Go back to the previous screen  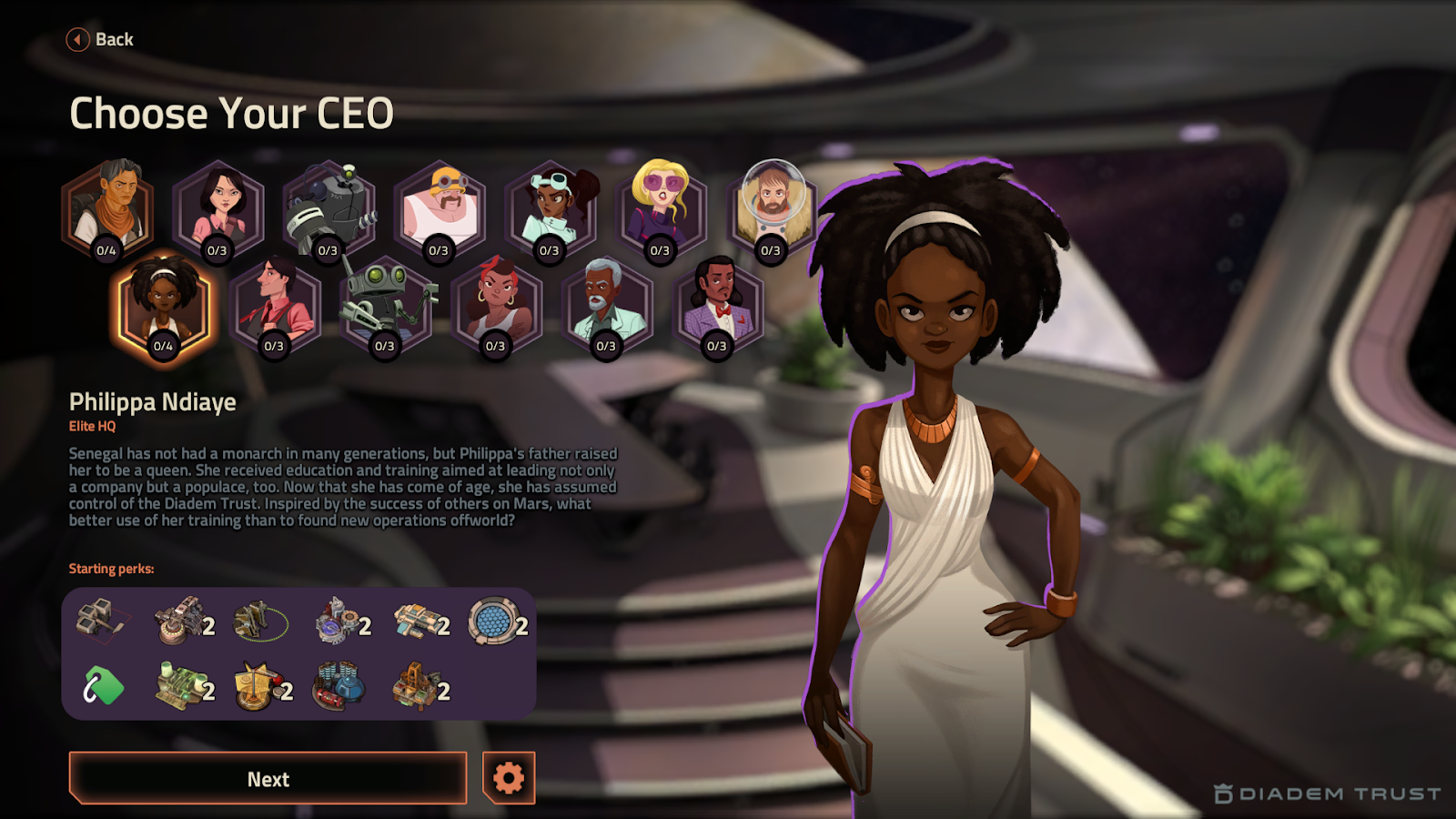tap(100, 39)
